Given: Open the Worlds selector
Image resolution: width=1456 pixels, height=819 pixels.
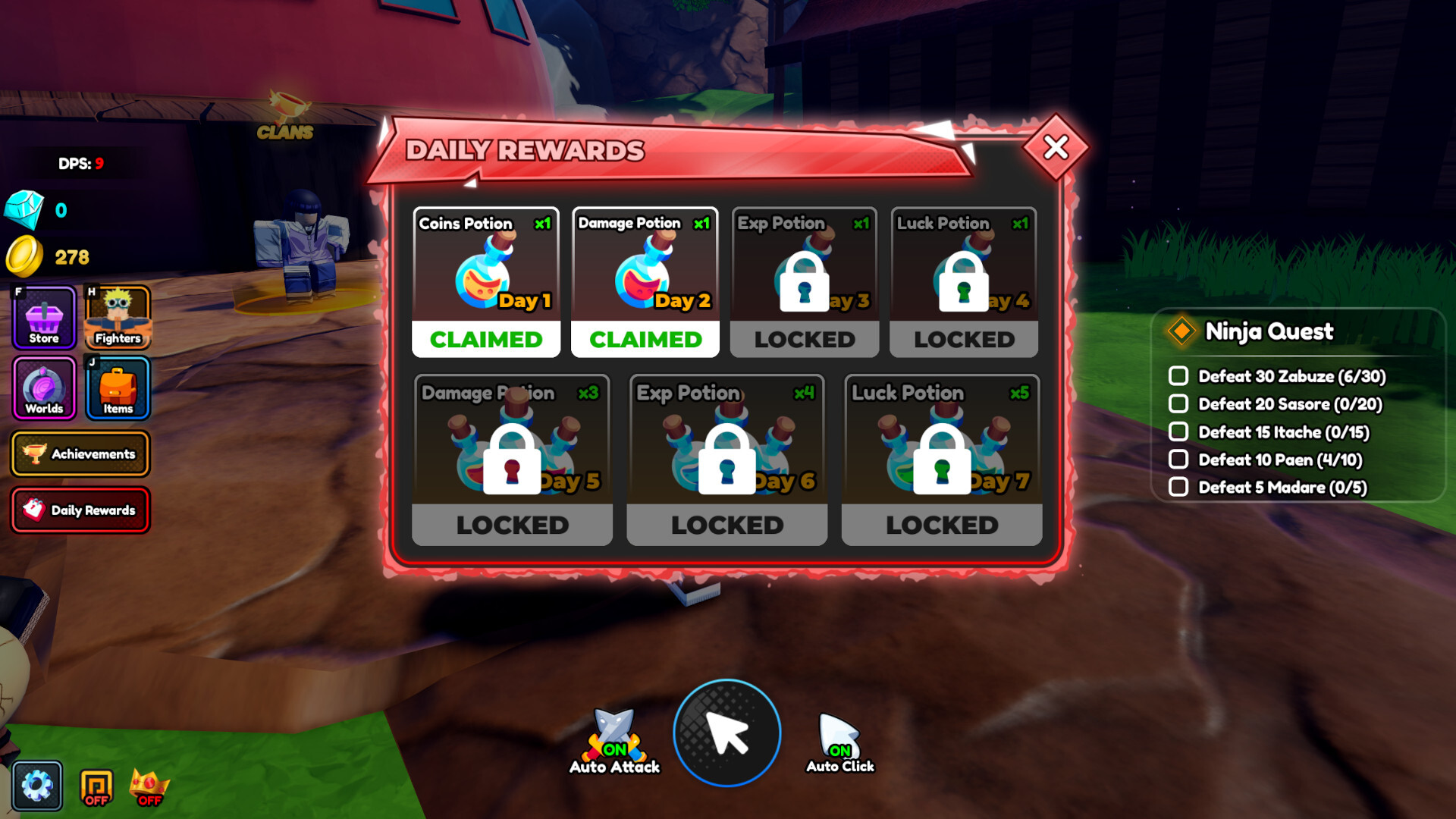Looking at the screenshot, I should pyautogui.click(x=42, y=389).
